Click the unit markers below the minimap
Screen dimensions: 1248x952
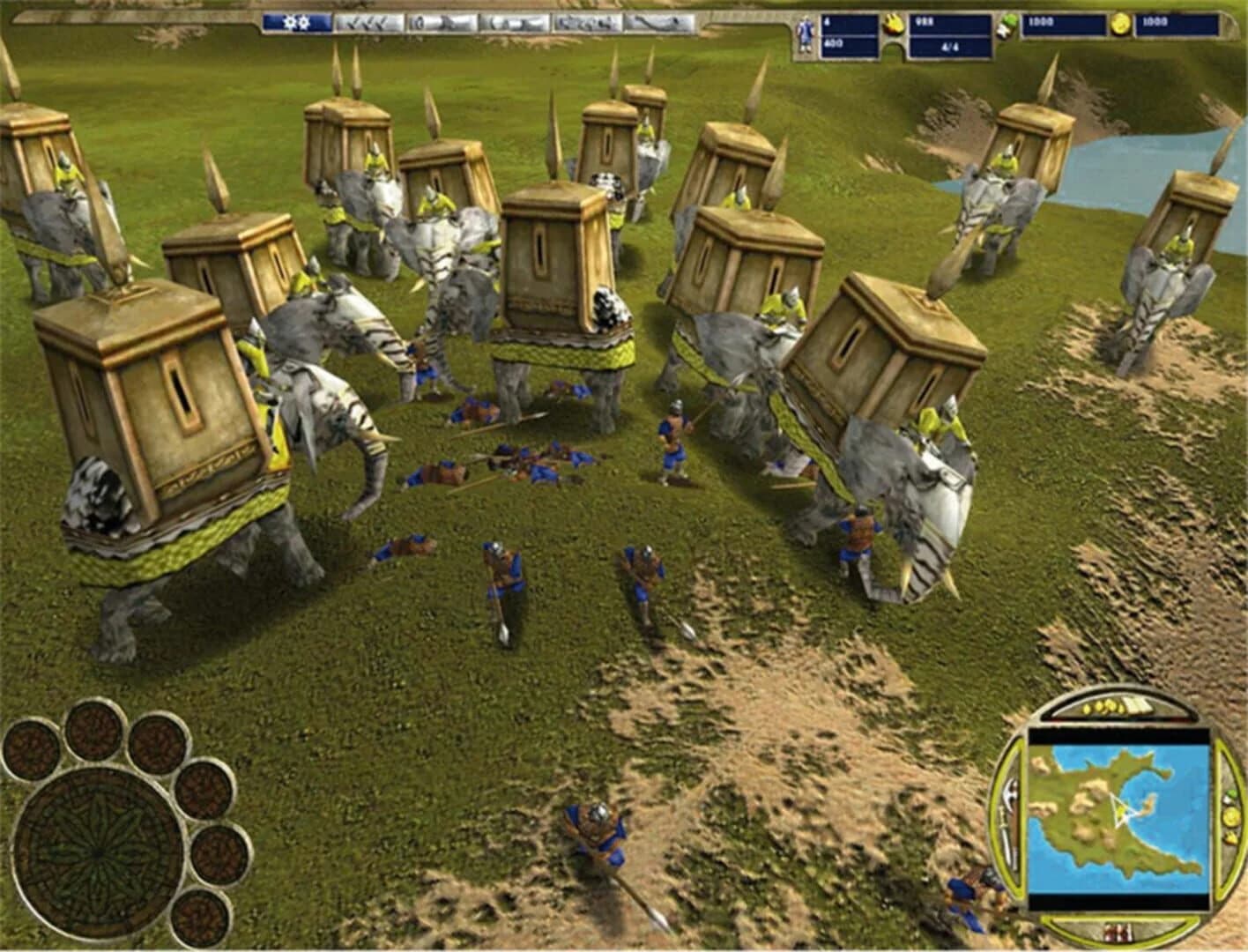(x=1117, y=933)
